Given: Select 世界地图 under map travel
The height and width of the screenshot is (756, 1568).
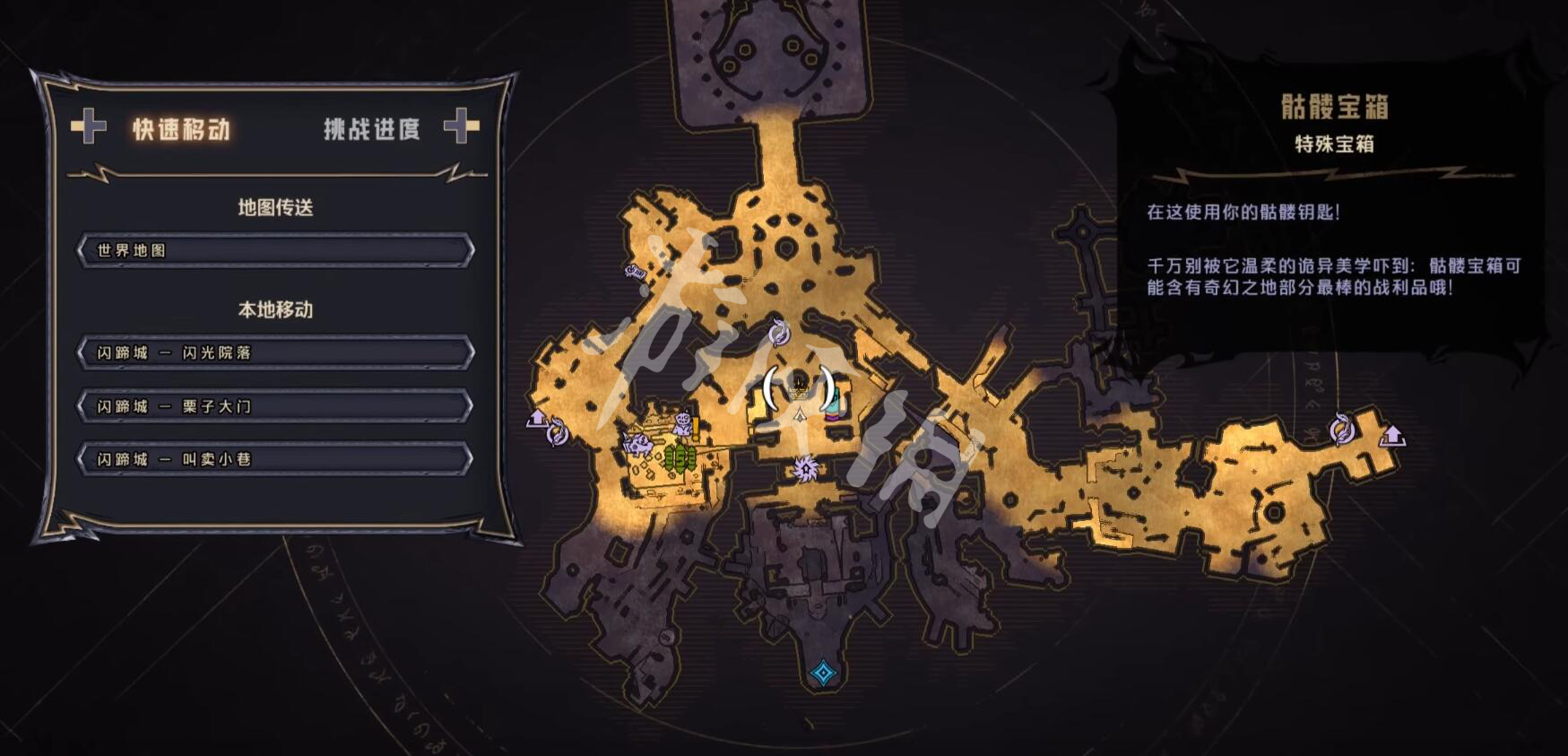Looking at the screenshot, I should [275, 250].
